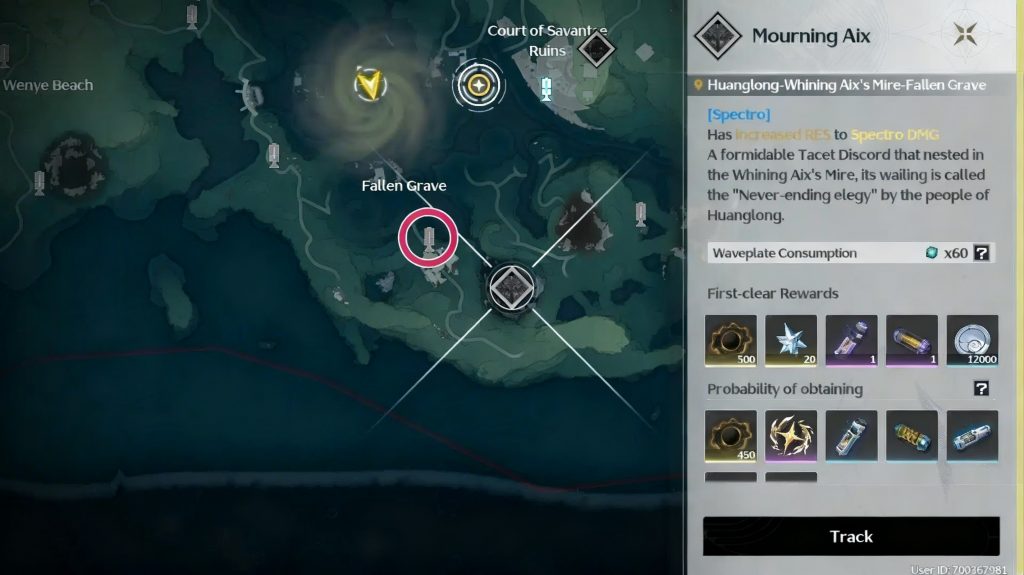Inspect the star-shaped reward with quantity 20
The image size is (1024, 575).
[791, 340]
